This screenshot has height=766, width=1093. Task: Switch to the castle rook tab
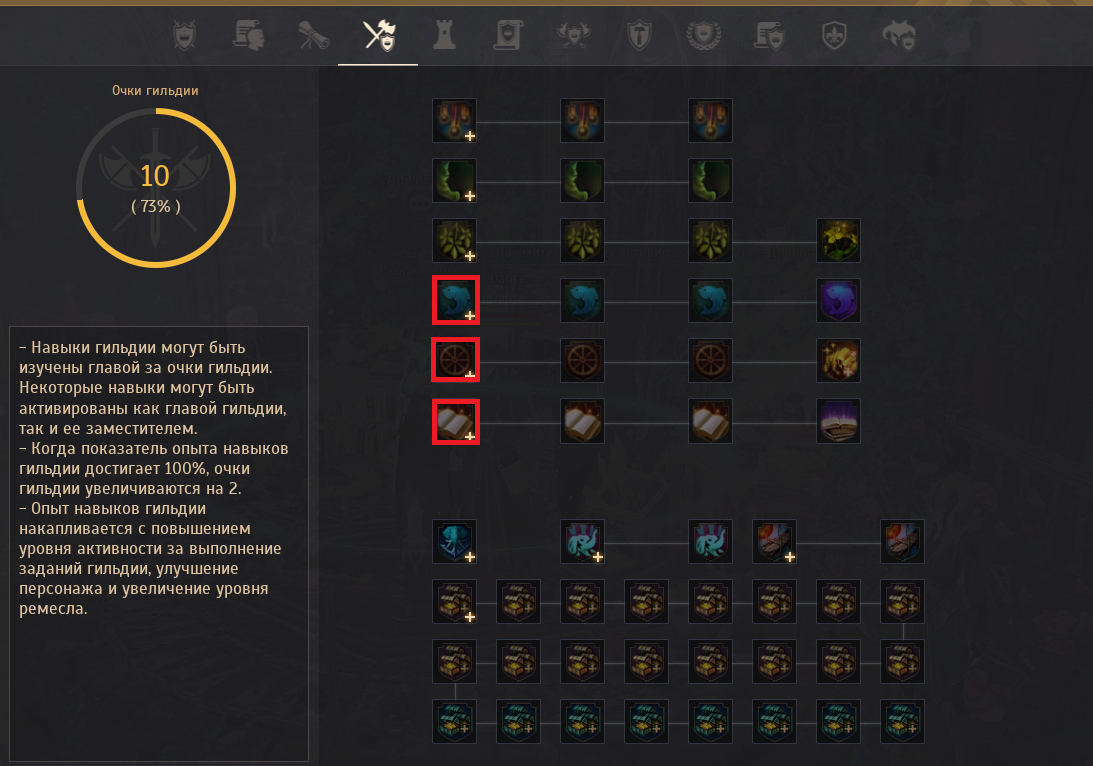tap(443, 36)
